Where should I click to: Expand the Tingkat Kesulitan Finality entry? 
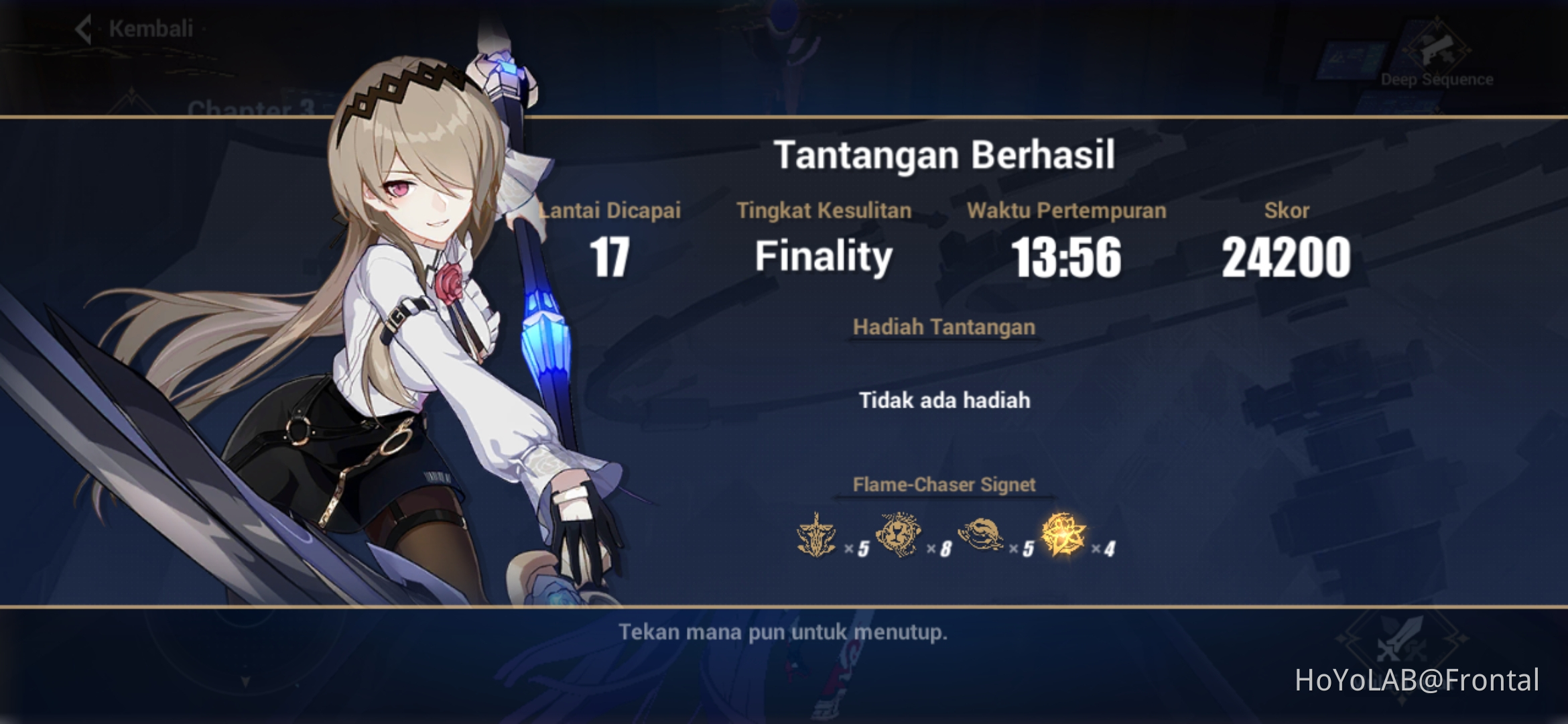point(824,255)
